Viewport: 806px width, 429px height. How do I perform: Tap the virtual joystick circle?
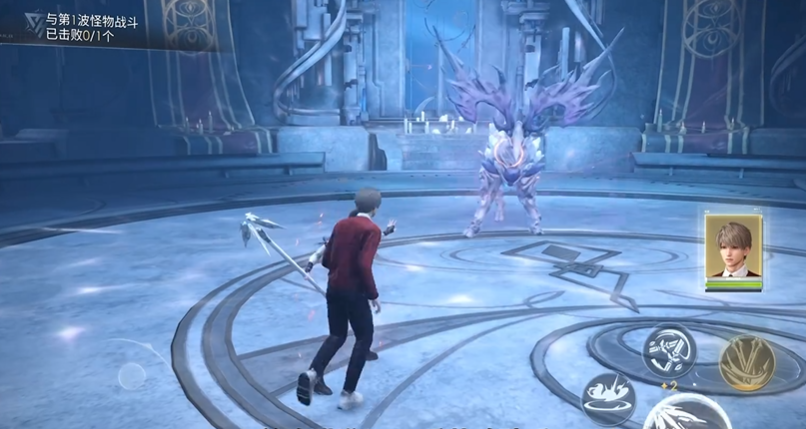tap(132, 376)
